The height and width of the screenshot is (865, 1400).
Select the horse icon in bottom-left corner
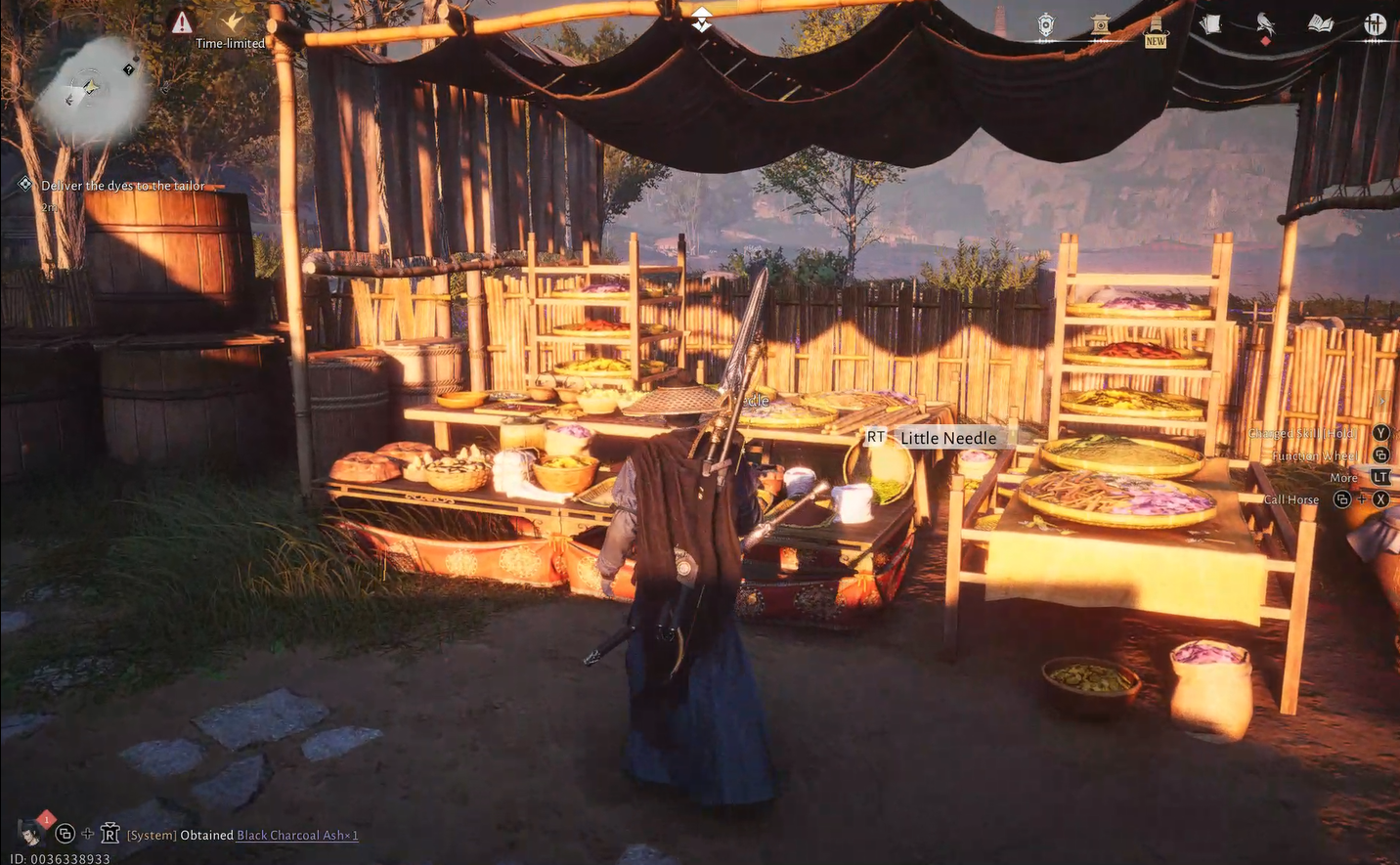pos(28,832)
